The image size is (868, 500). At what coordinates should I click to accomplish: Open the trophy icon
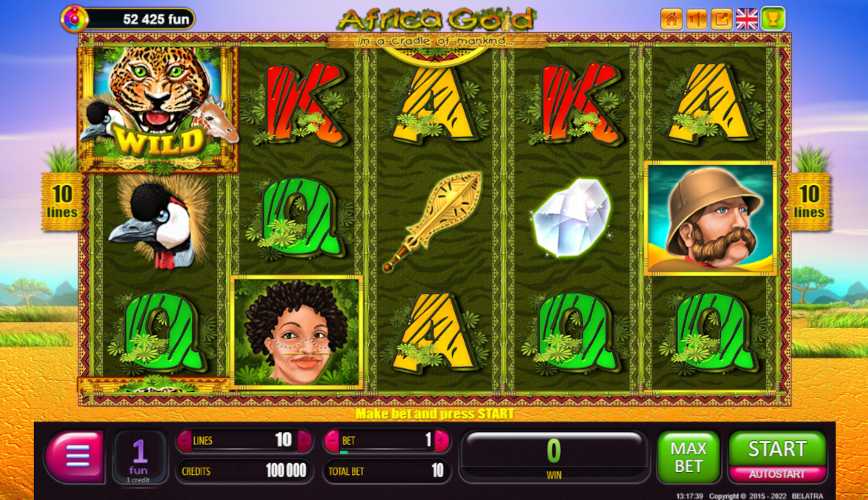point(773,18)
